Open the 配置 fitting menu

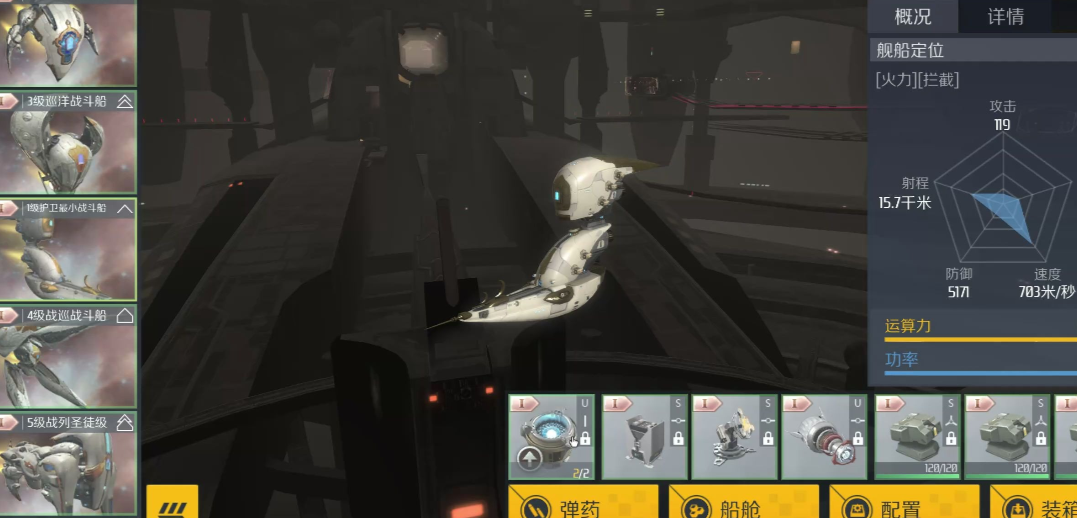click(904, 502)
